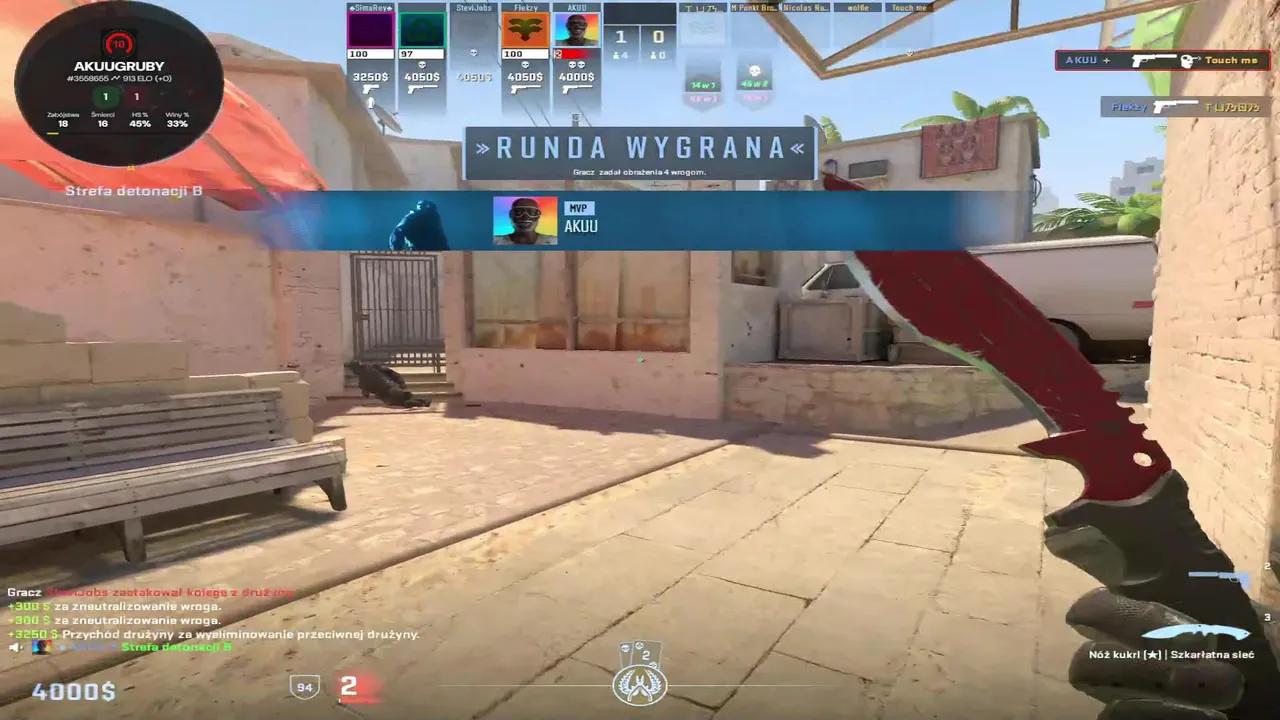Screen dimensions: 1280x720
Task: Select the CT team laurel emblem bottom right
Action: (640, 684)
